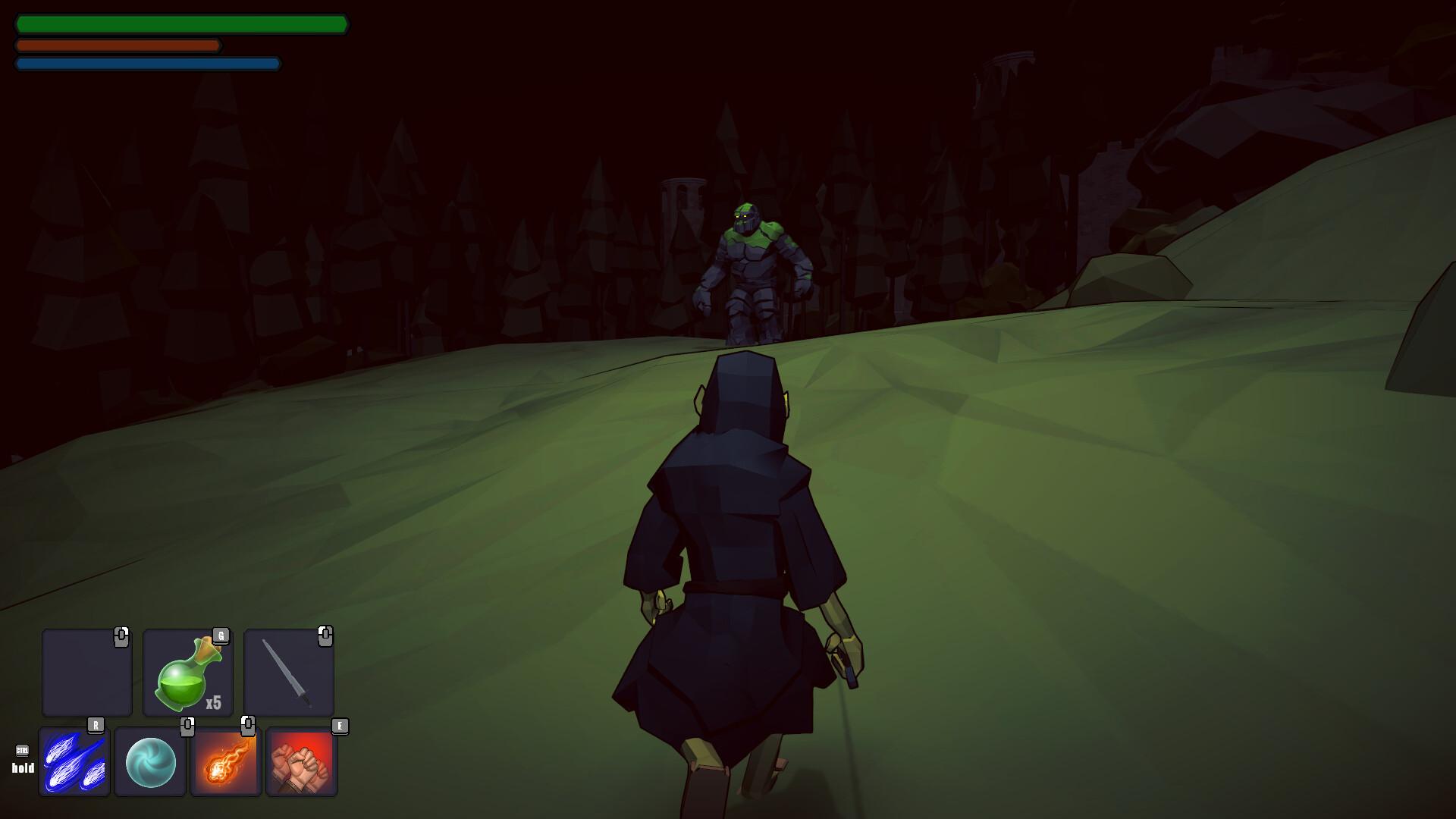Viewport: 1456px width, 819px height.
Task: Cast the teal swirling orb spell
Action: click(150, 762)
